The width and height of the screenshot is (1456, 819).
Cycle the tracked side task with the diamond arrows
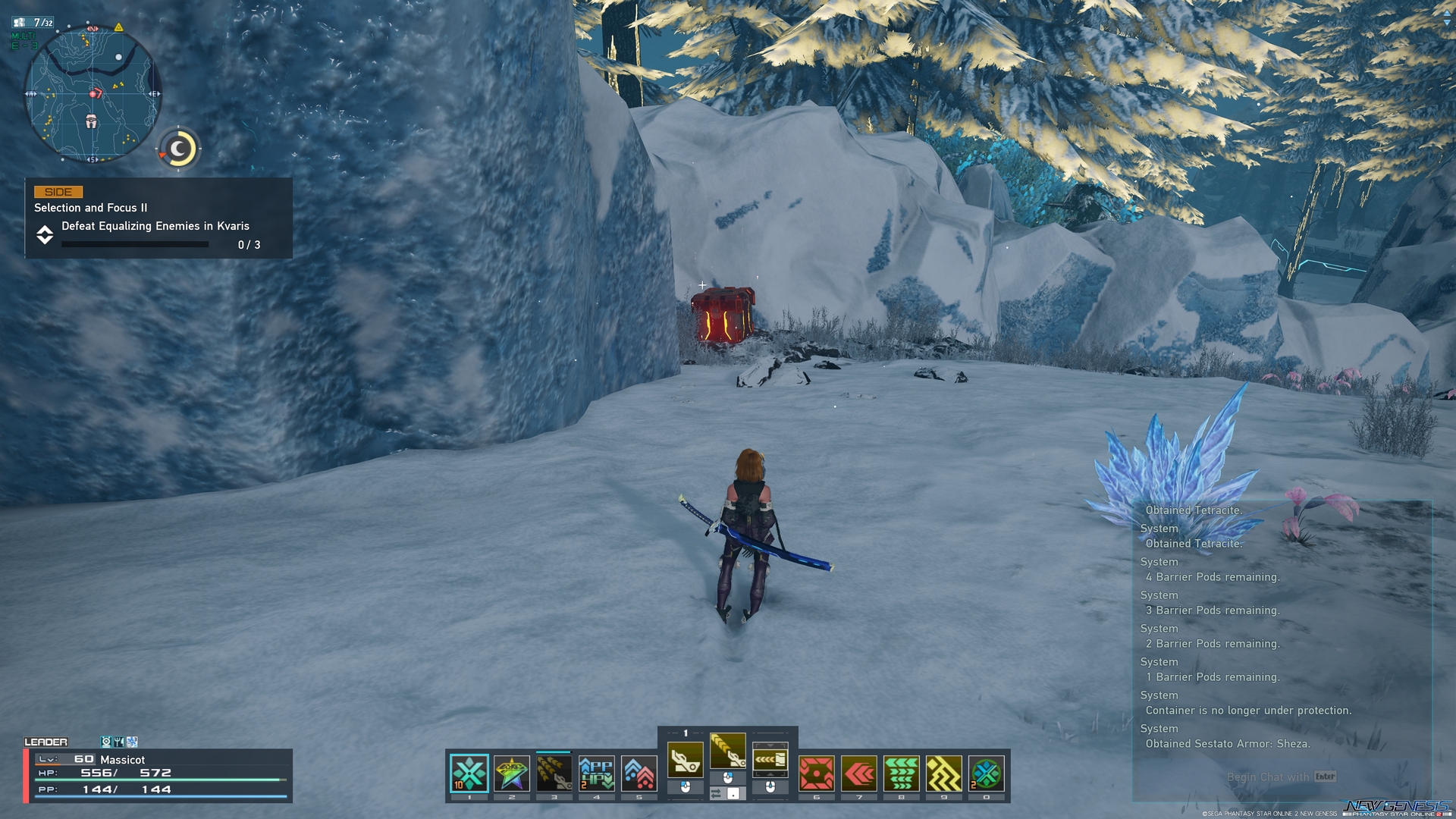[x=45, y=235]
